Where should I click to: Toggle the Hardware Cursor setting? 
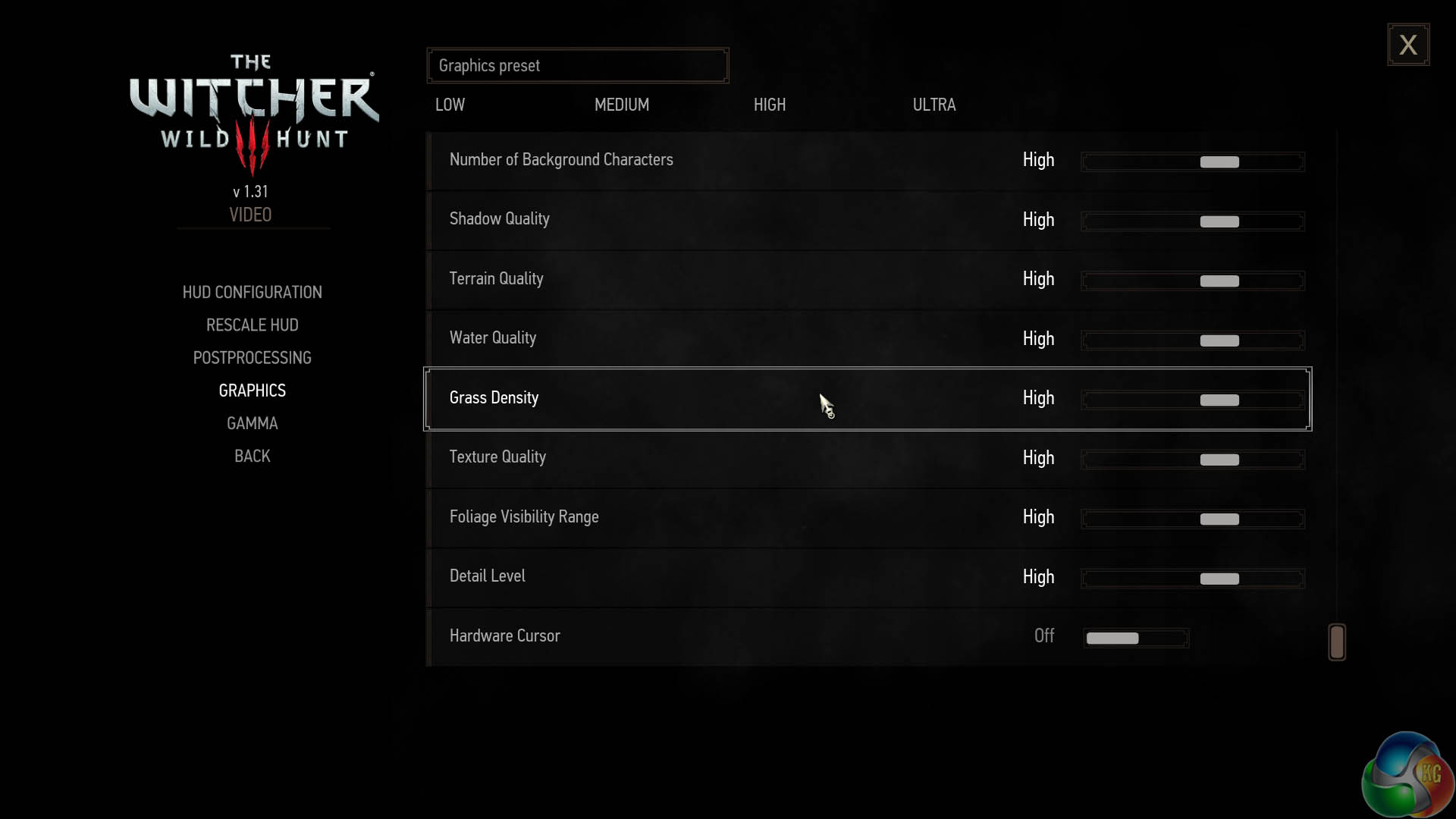(x=1135, y=638)
